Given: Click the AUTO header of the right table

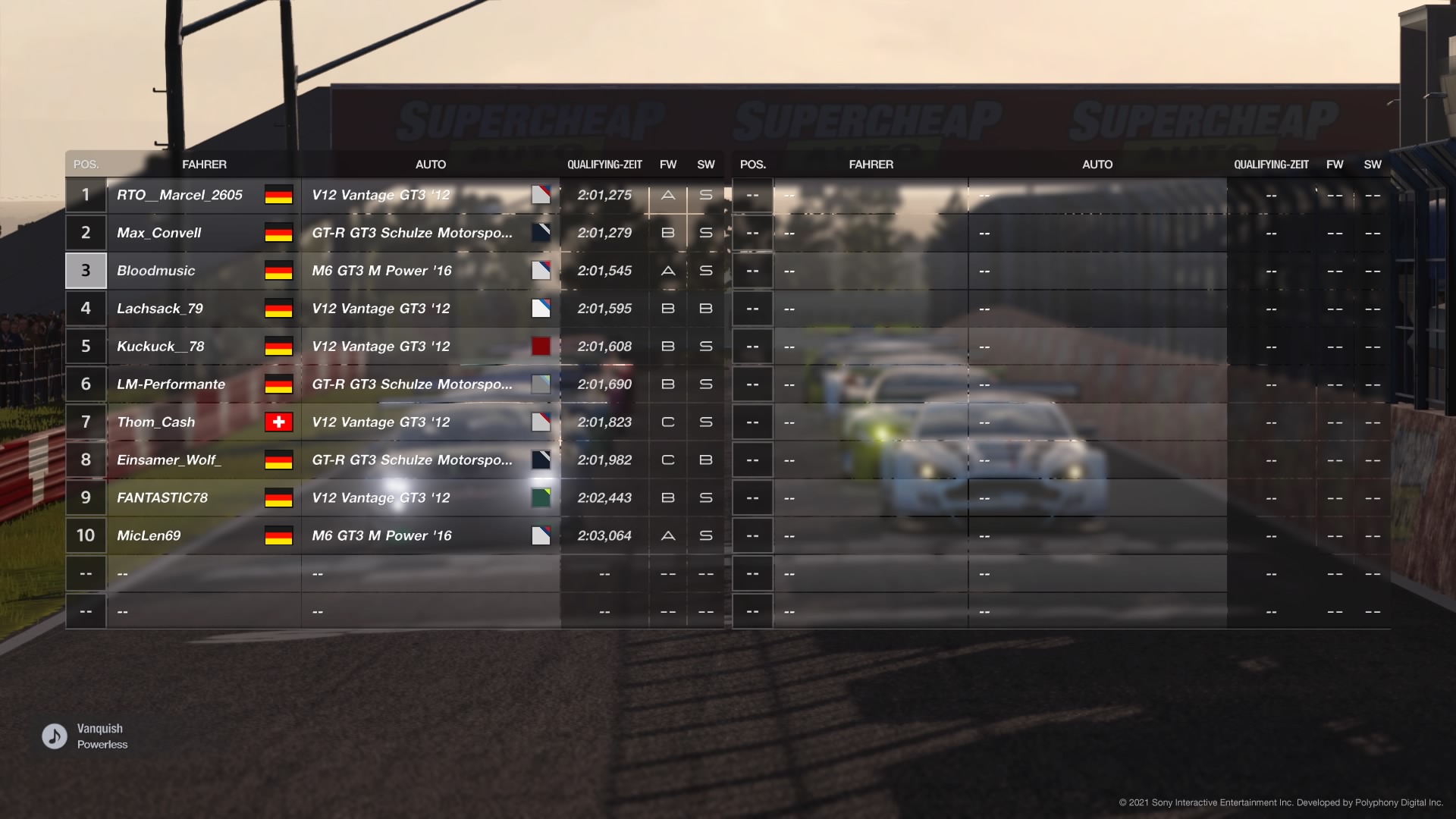Looking at the screenshot, I should 1097,164.
